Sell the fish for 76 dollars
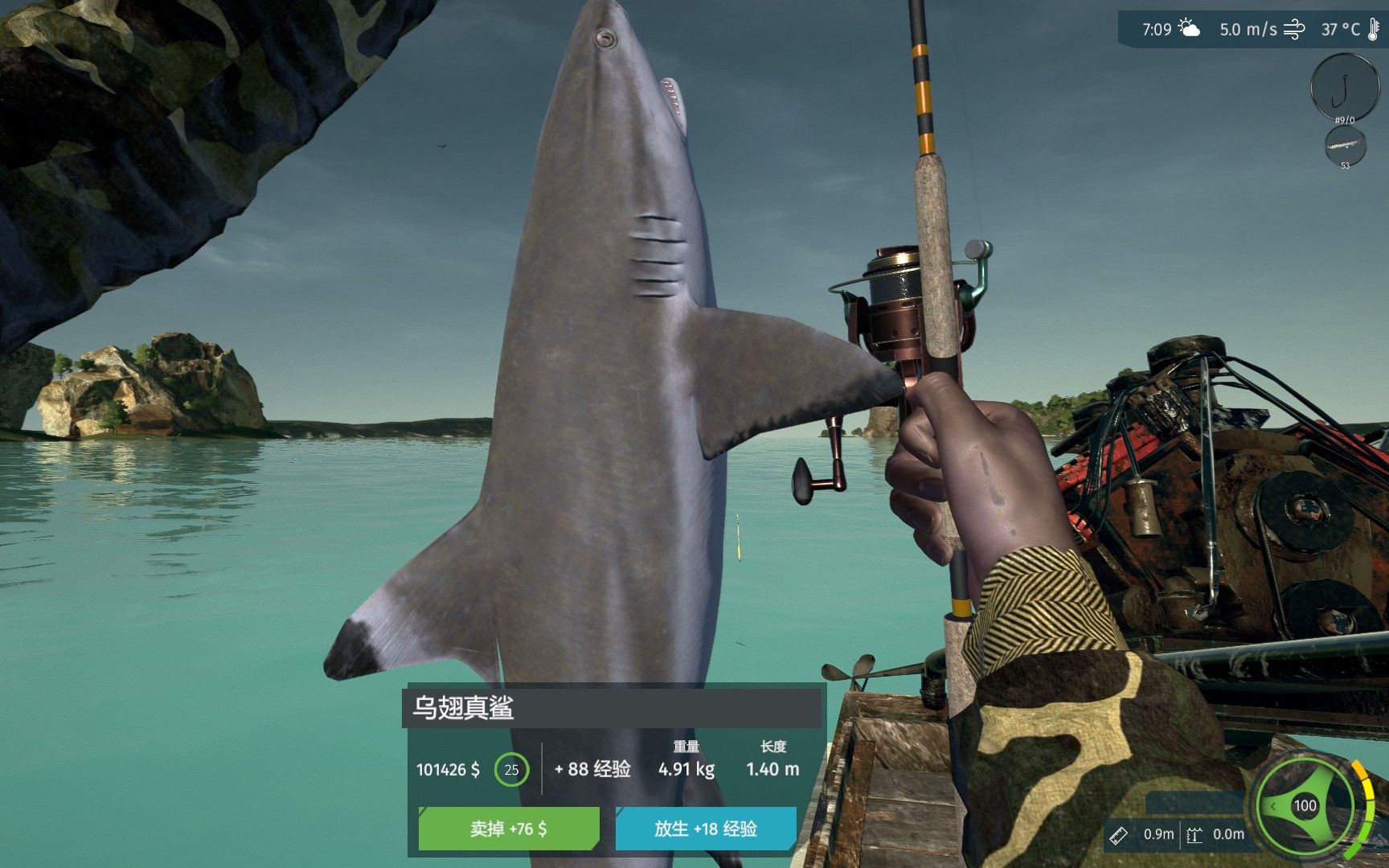This screenshot has width=1389, height=868. point(508,829)
